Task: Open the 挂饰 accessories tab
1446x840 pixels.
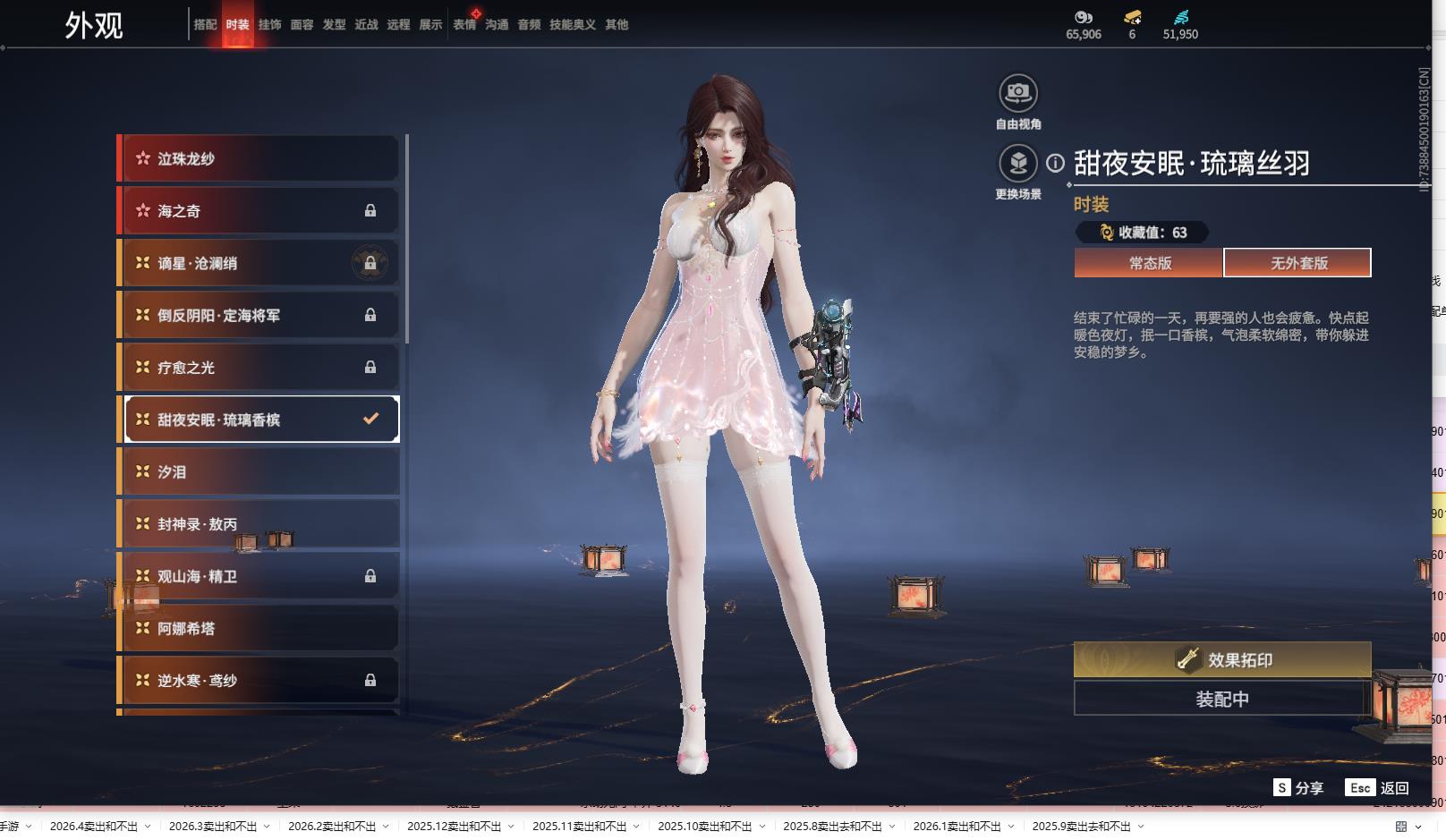Action: 269,25
